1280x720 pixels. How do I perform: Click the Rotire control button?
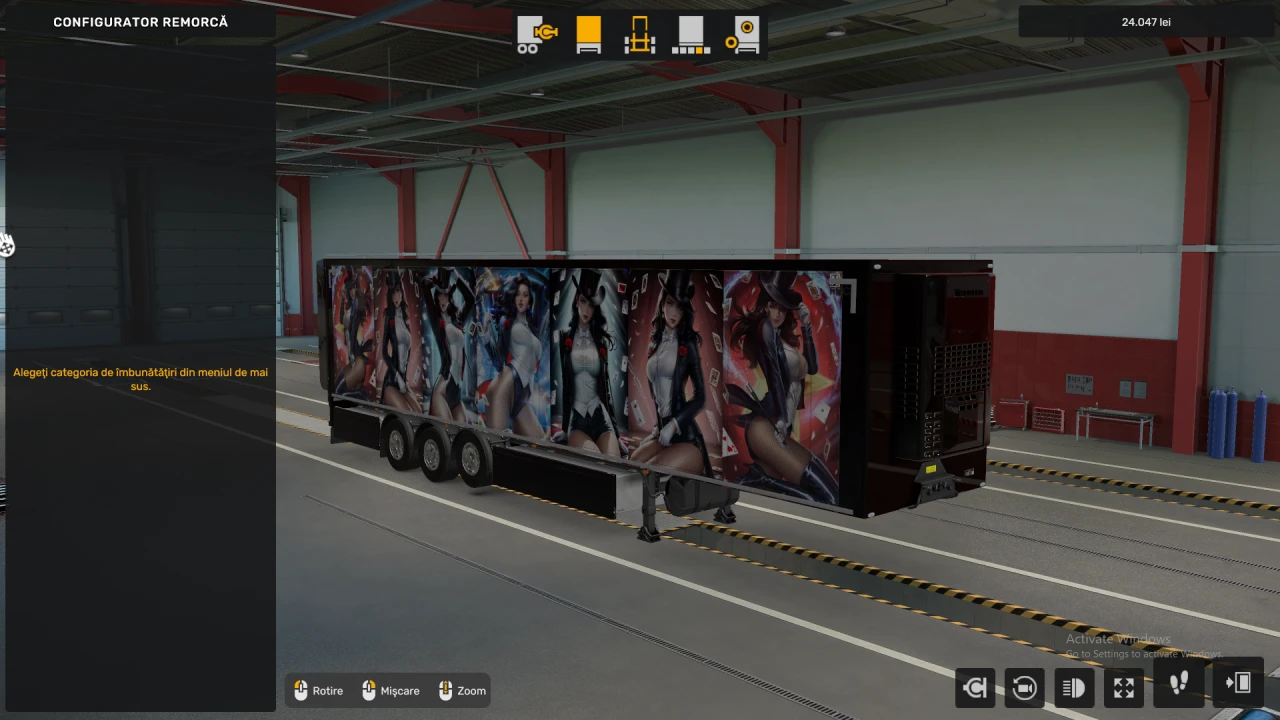pyautogui.click(x=318, y=690)
